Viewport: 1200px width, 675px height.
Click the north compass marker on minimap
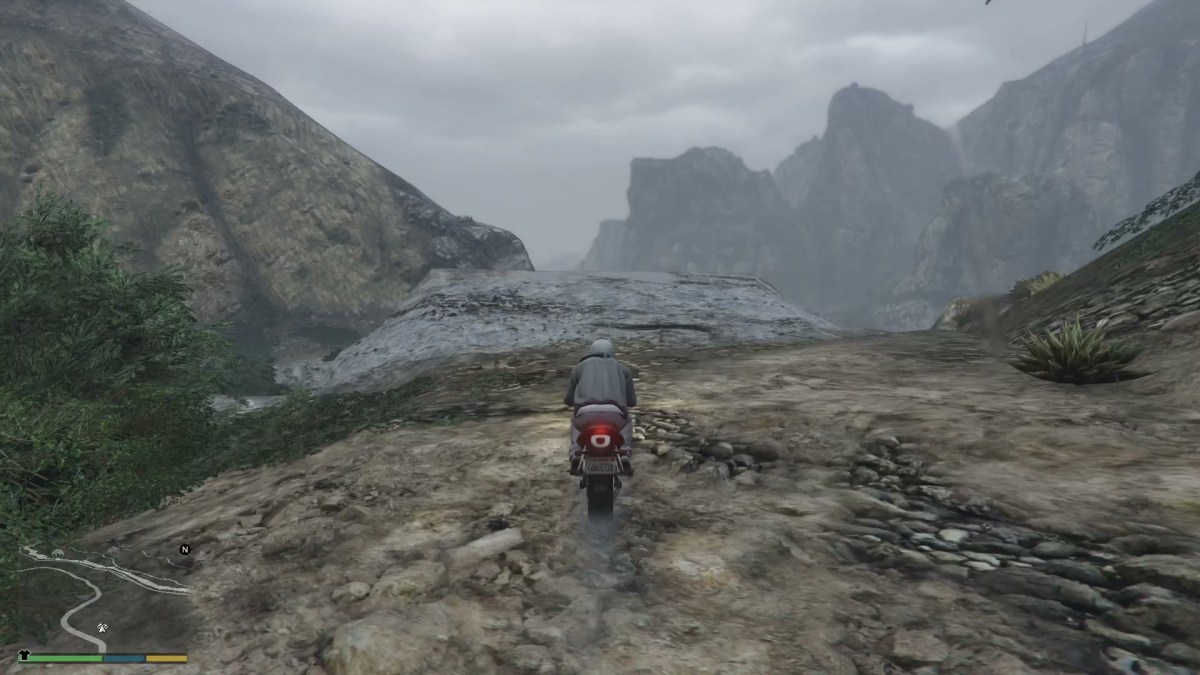[x=185, y=549]
